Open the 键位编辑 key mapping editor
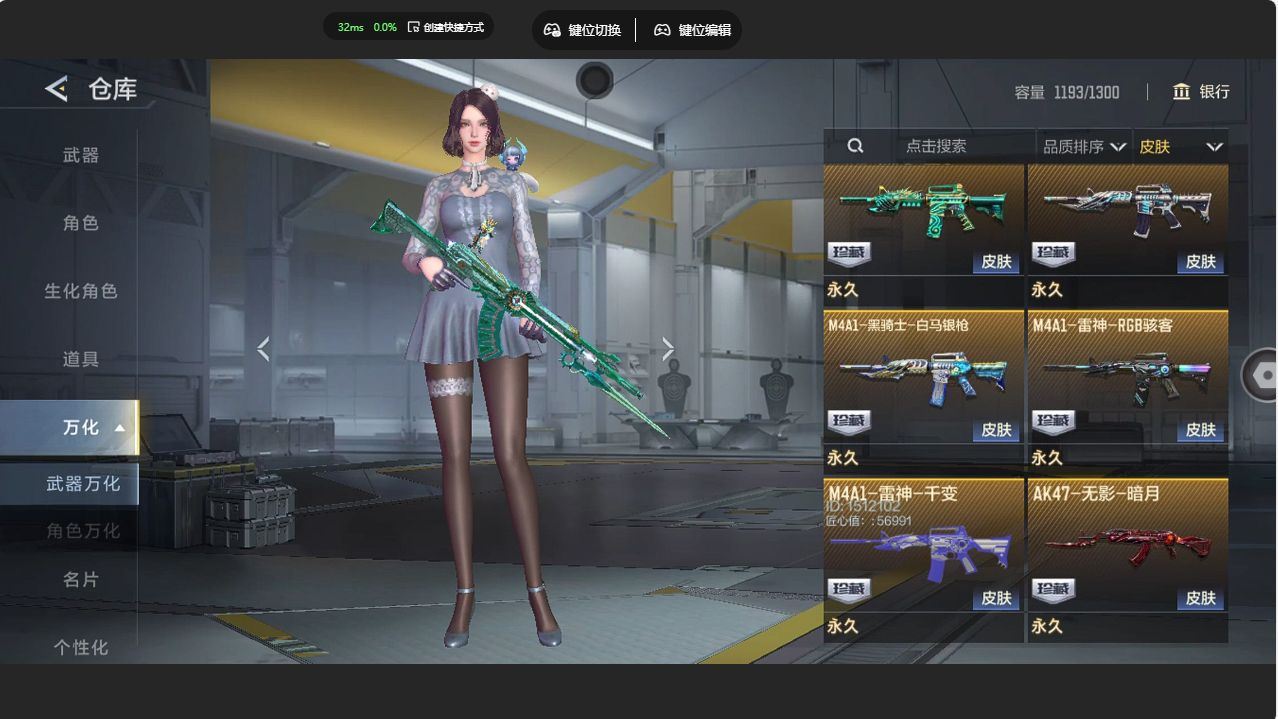The image size is (1278, 719). [x=692, y=30]
